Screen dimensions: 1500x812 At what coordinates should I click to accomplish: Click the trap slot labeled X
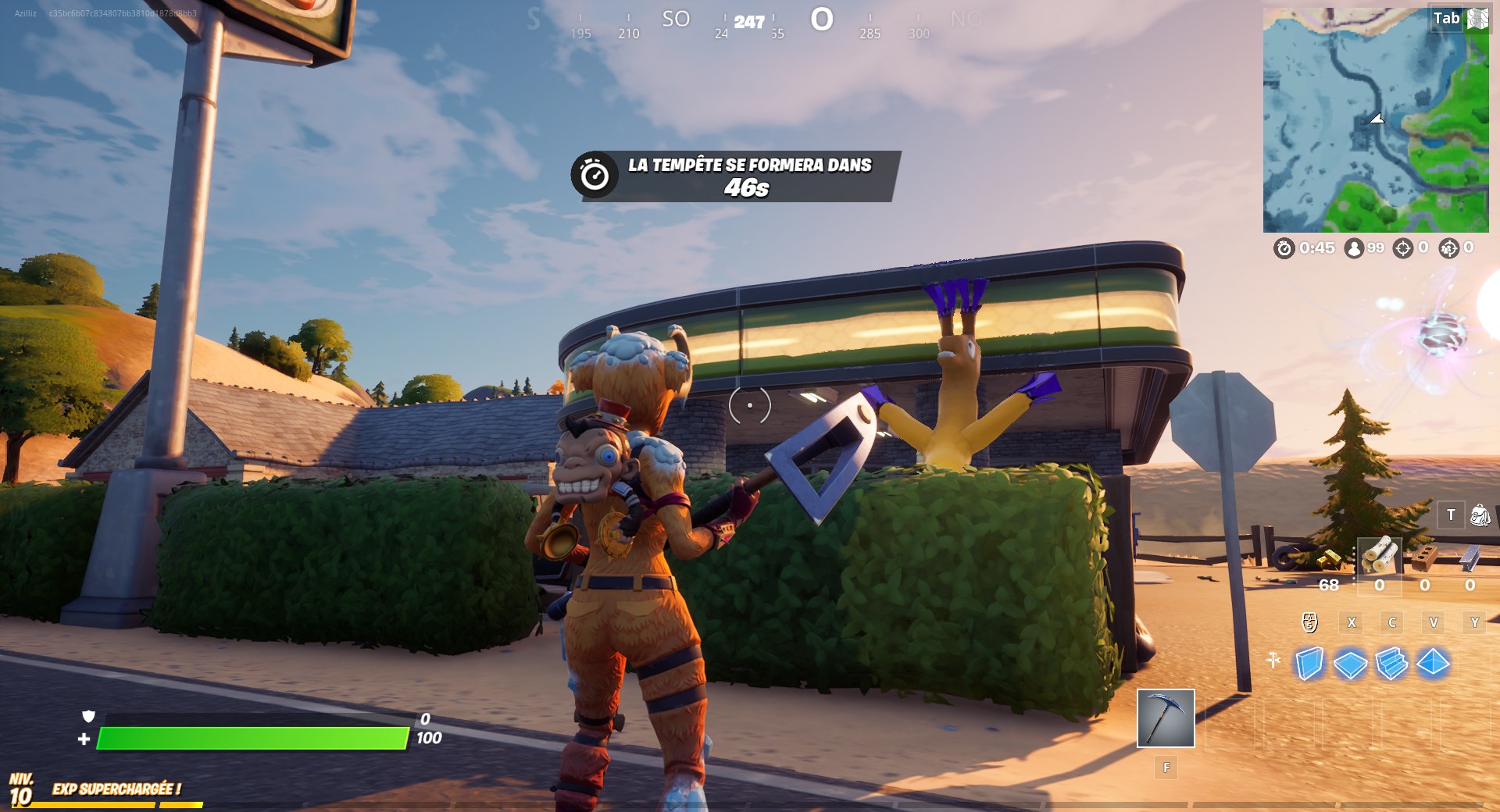click(1351, 621)
